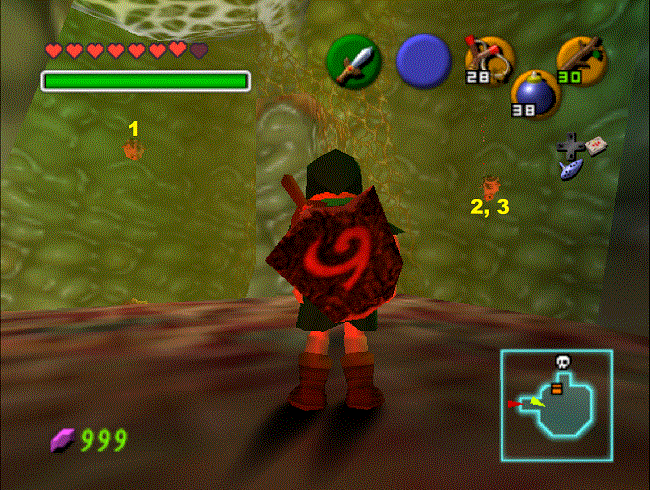650x490 pixels.
Task: Select the Kokiri Sword B-button icon
Action: click(353, 60)
